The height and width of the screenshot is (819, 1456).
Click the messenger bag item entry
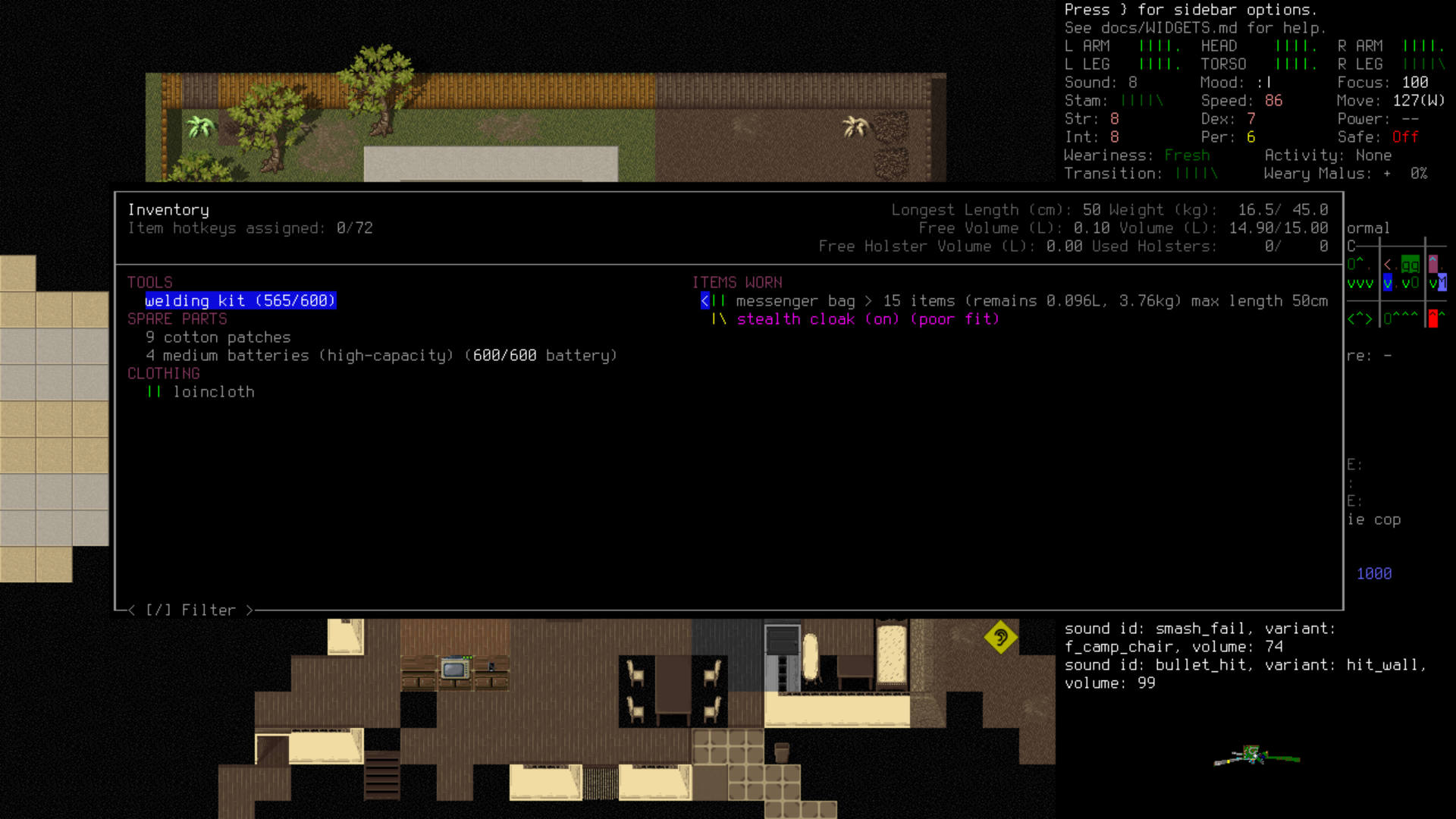(793, 300)
